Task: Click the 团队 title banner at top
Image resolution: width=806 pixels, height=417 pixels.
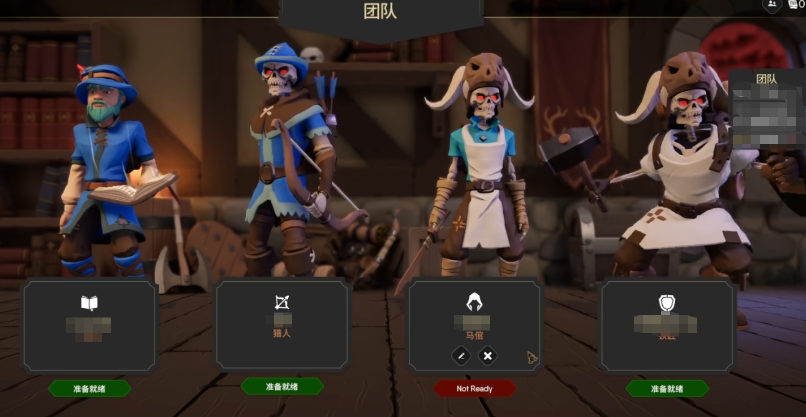Action: coord(380,13)
